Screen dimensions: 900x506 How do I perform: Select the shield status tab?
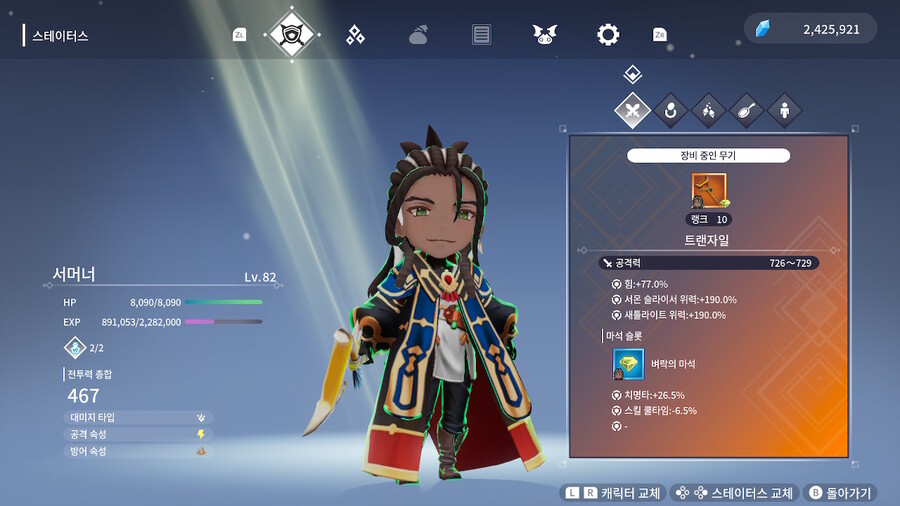293,34
